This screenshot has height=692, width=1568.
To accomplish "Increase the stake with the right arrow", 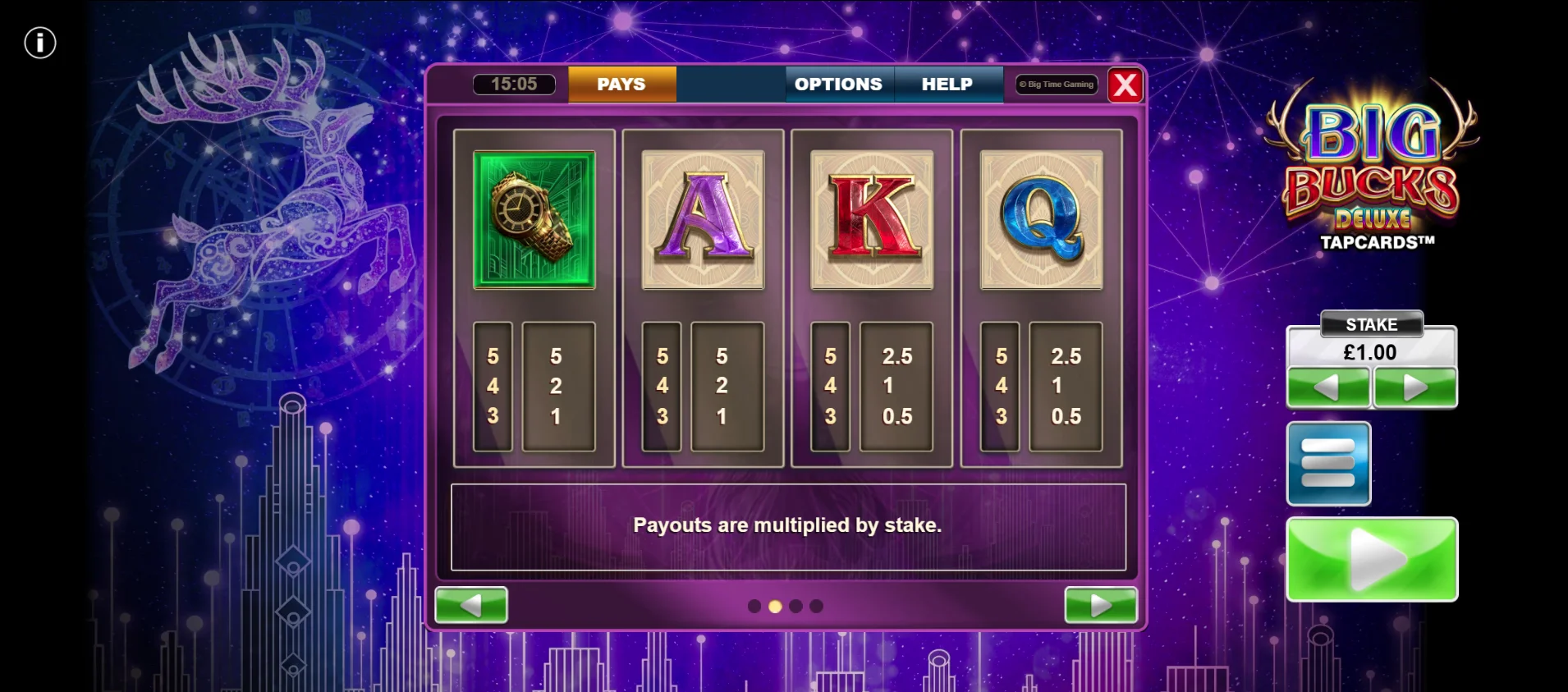I will click(x=1415, y=387).
